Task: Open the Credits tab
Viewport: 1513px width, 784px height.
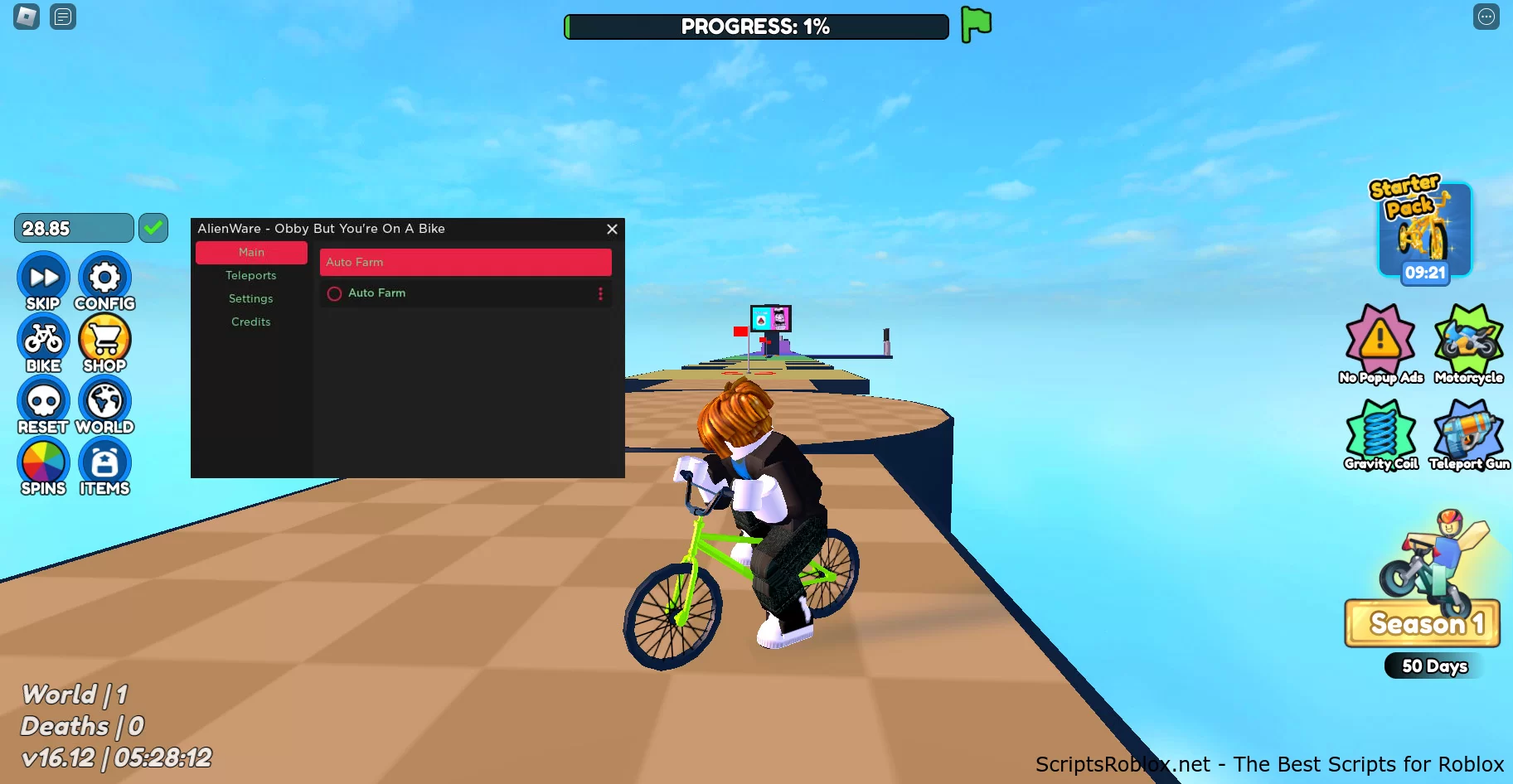Action: pos(250,322)
